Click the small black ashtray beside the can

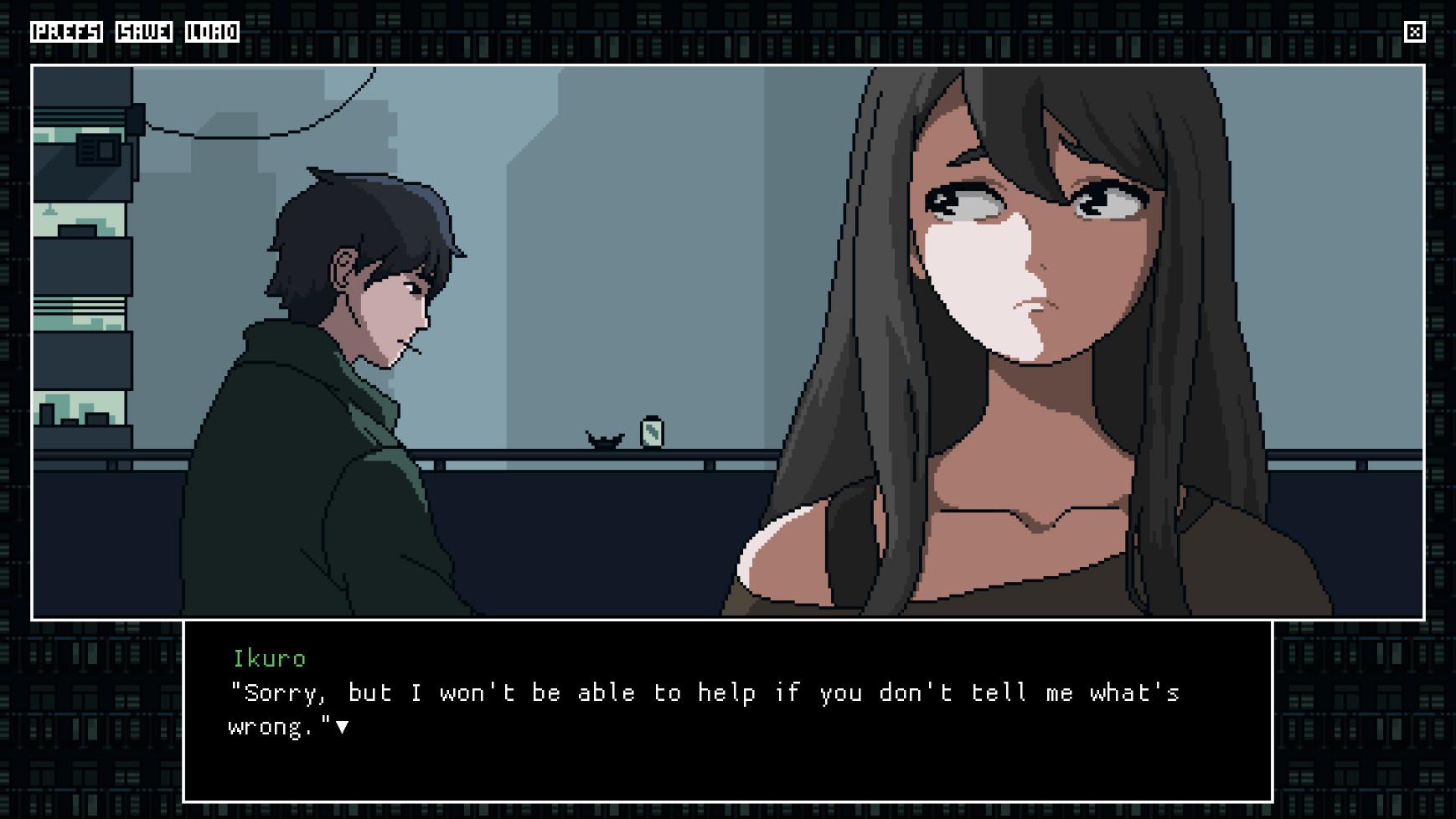(605, 438)
